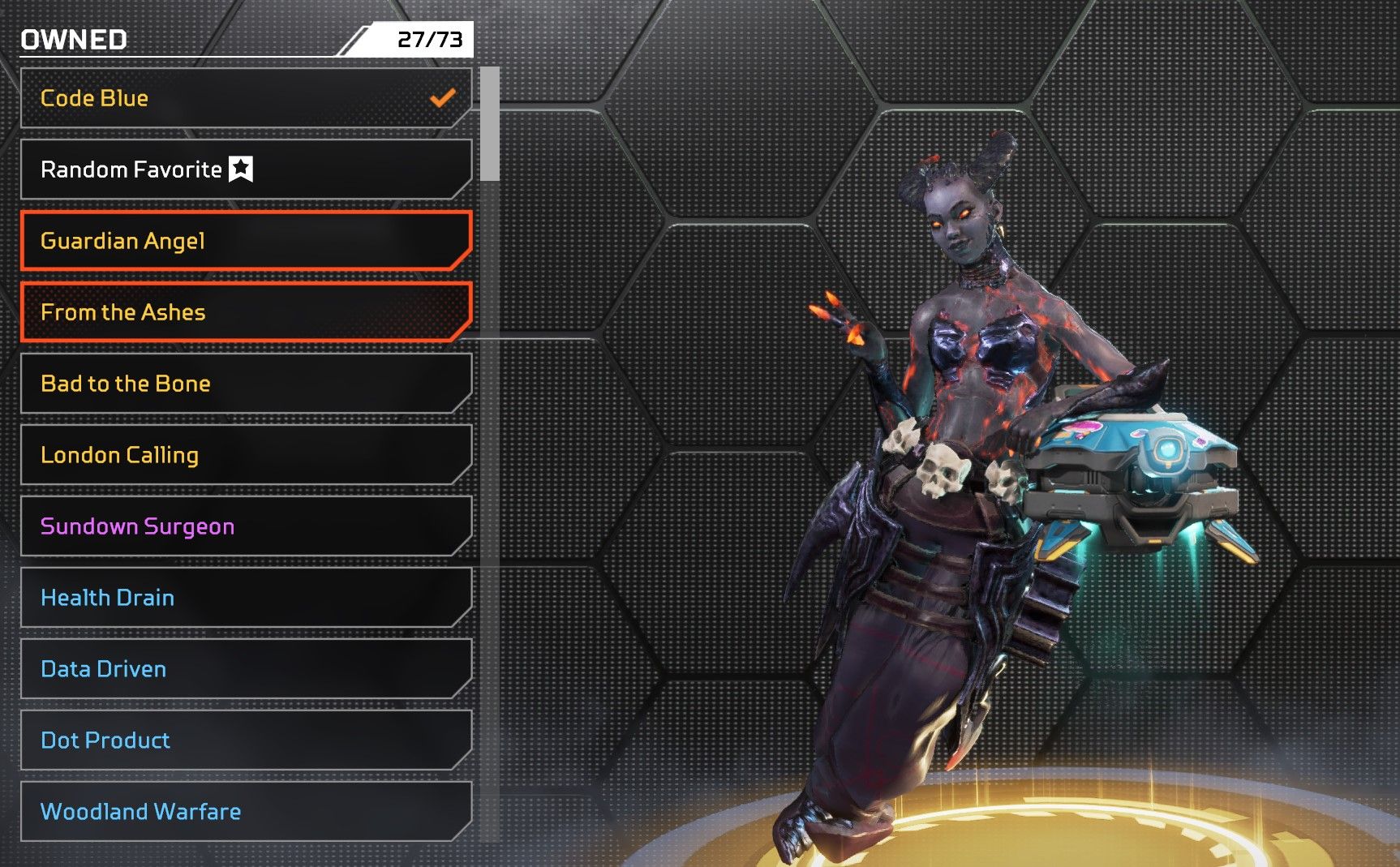
Task: Pick the Woodland Warfare skin
Action: tap(245, 812)
